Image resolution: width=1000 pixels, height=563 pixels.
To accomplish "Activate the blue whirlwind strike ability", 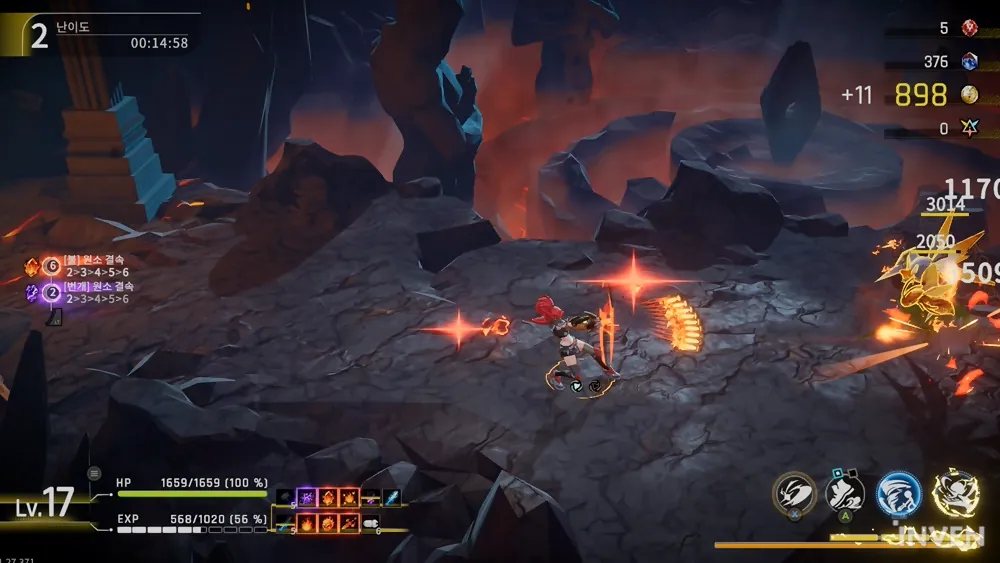I will [x=898, y=494].
